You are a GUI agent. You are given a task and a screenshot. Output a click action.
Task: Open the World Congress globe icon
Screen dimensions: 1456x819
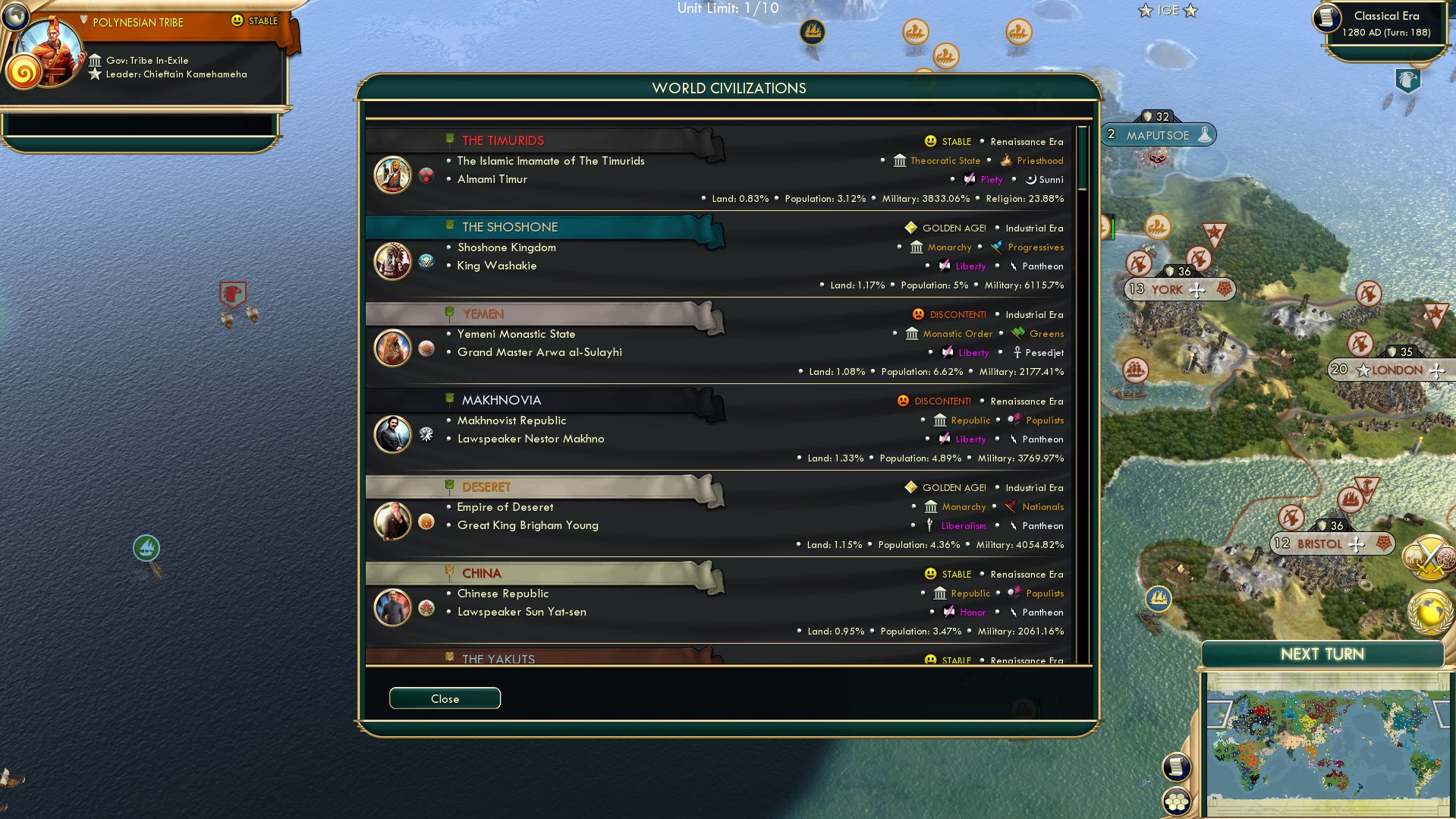(x=1429, y=613)
